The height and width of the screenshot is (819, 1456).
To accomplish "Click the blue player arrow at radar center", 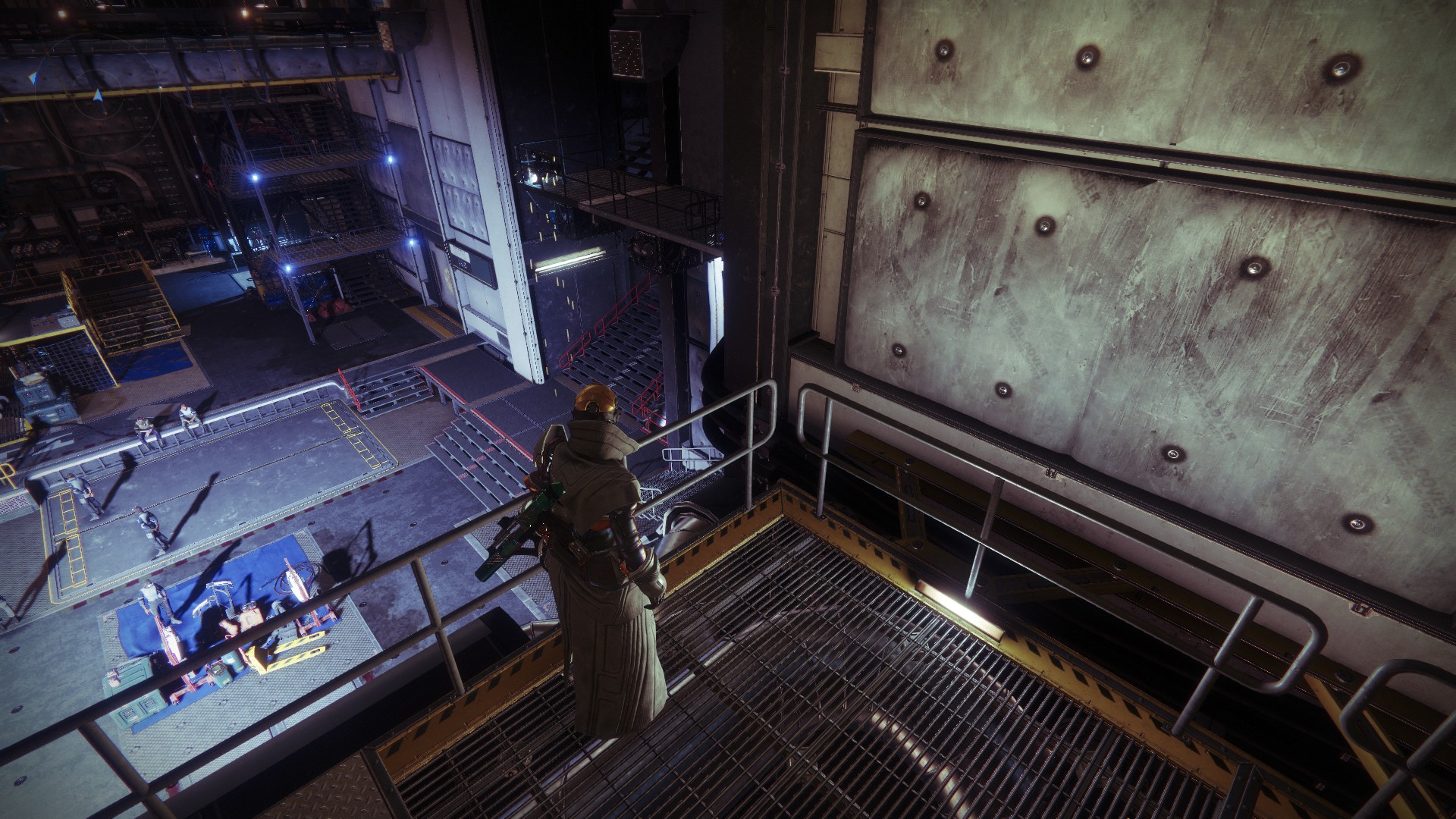I will coord(97,96).
